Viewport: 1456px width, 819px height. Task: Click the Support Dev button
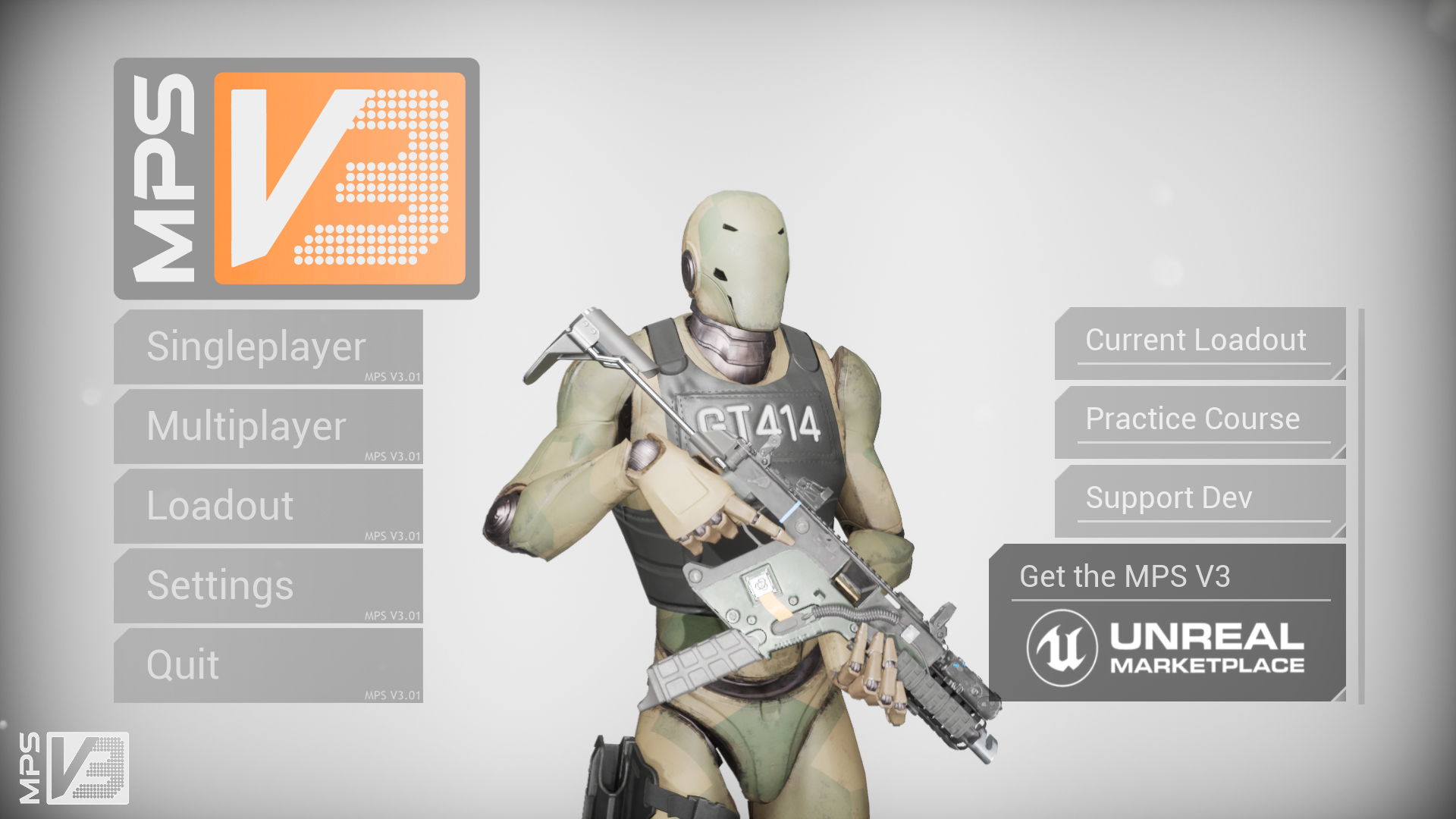pos(1199,500)
